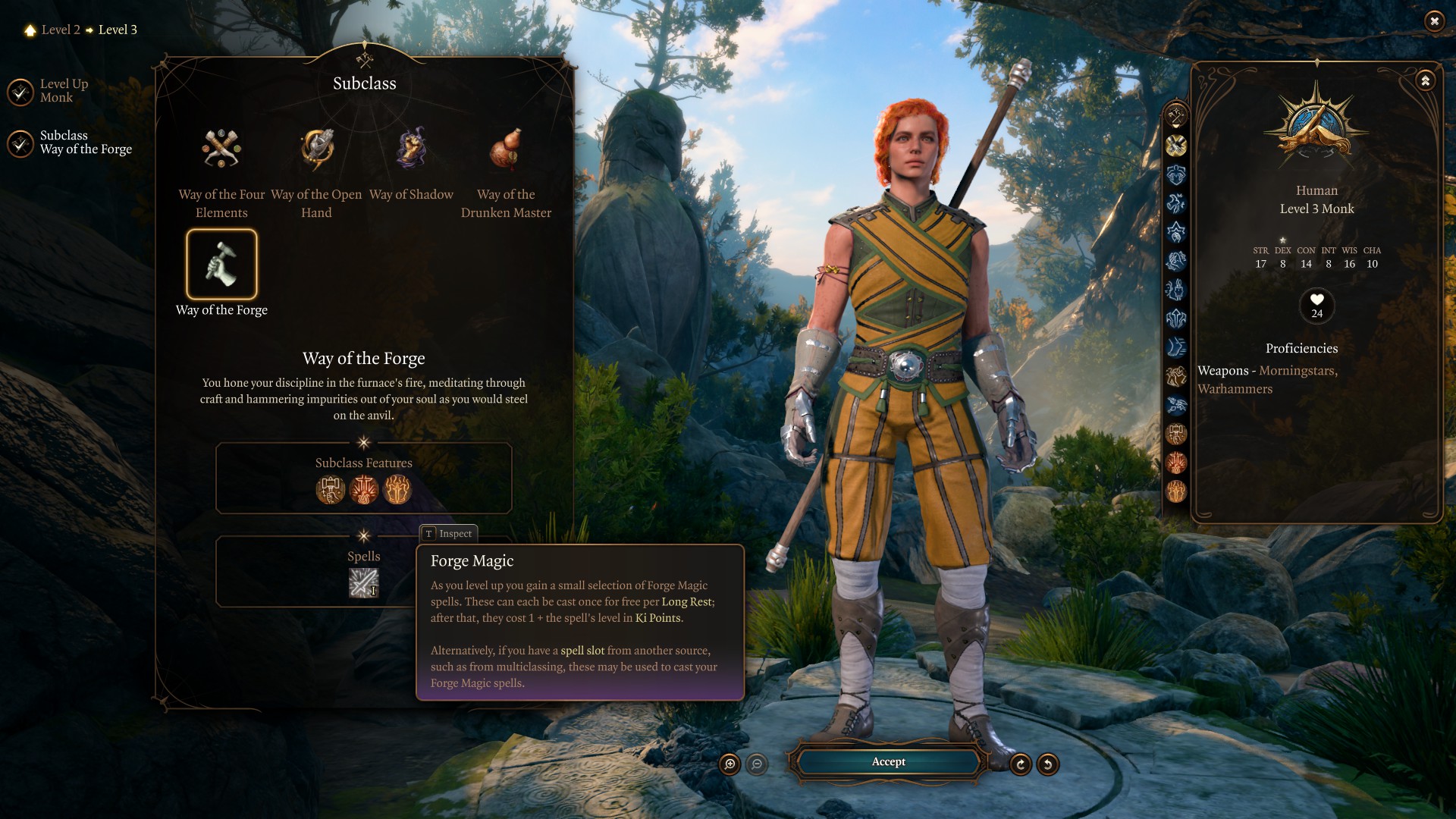Rotate character clockwise with arrow button
This screenshot has height=819, width=1456.
coord(1021,764)
